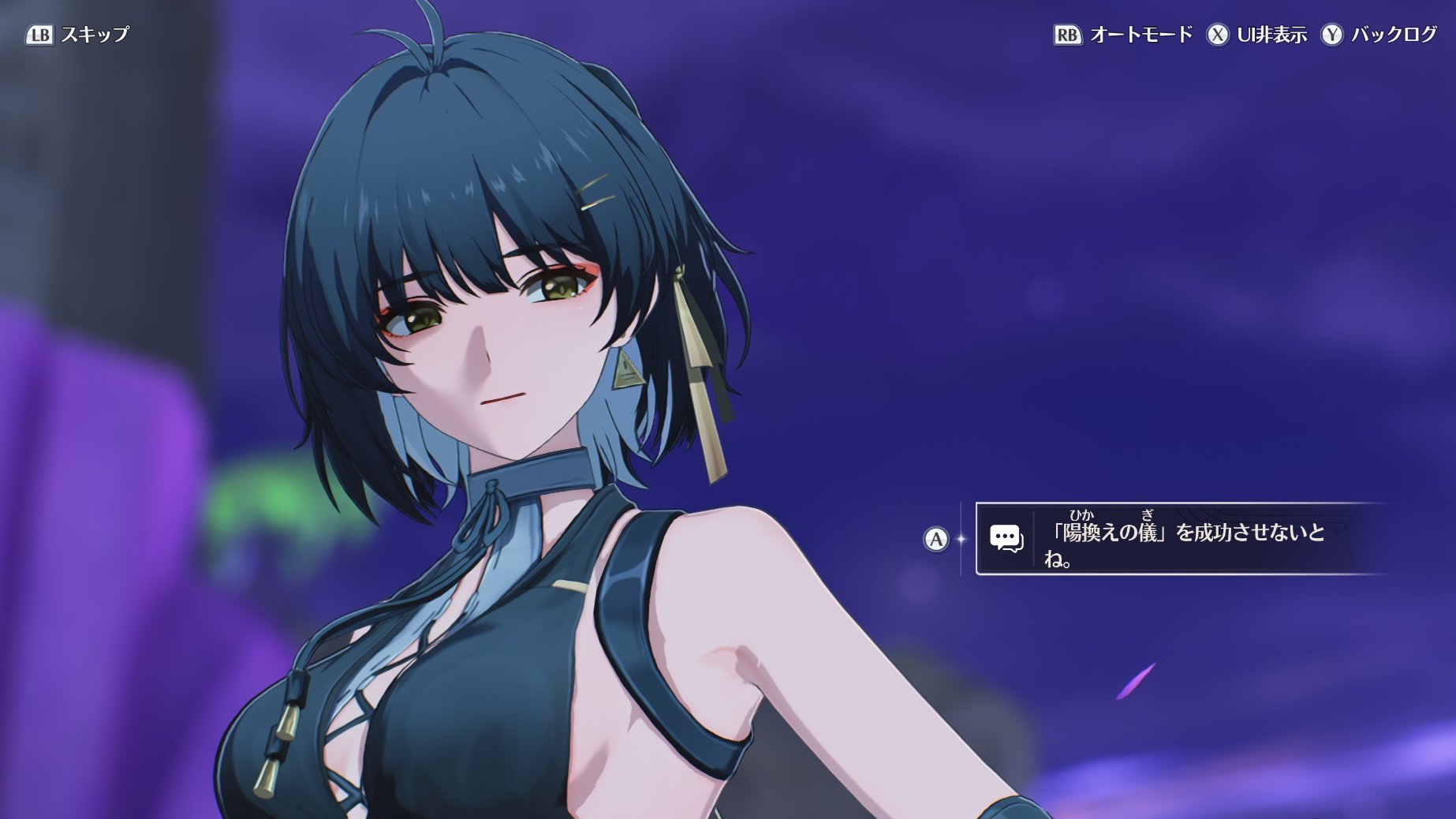Skip the cutscene via スキップ
The image size is (1456, 819).
tap(77, 35)
